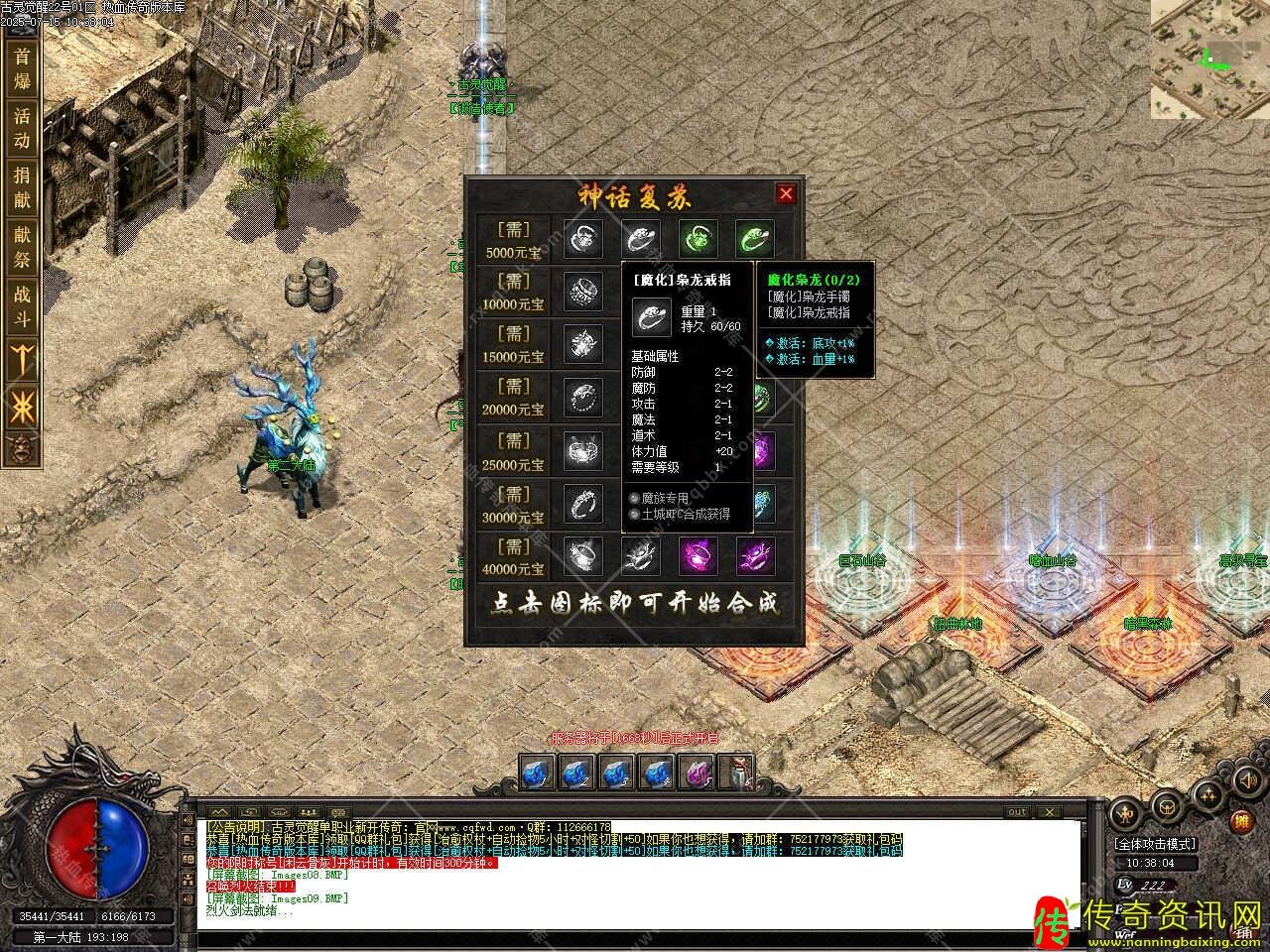
Task: Open the 首爆 side menu
Action: point(22,68)
